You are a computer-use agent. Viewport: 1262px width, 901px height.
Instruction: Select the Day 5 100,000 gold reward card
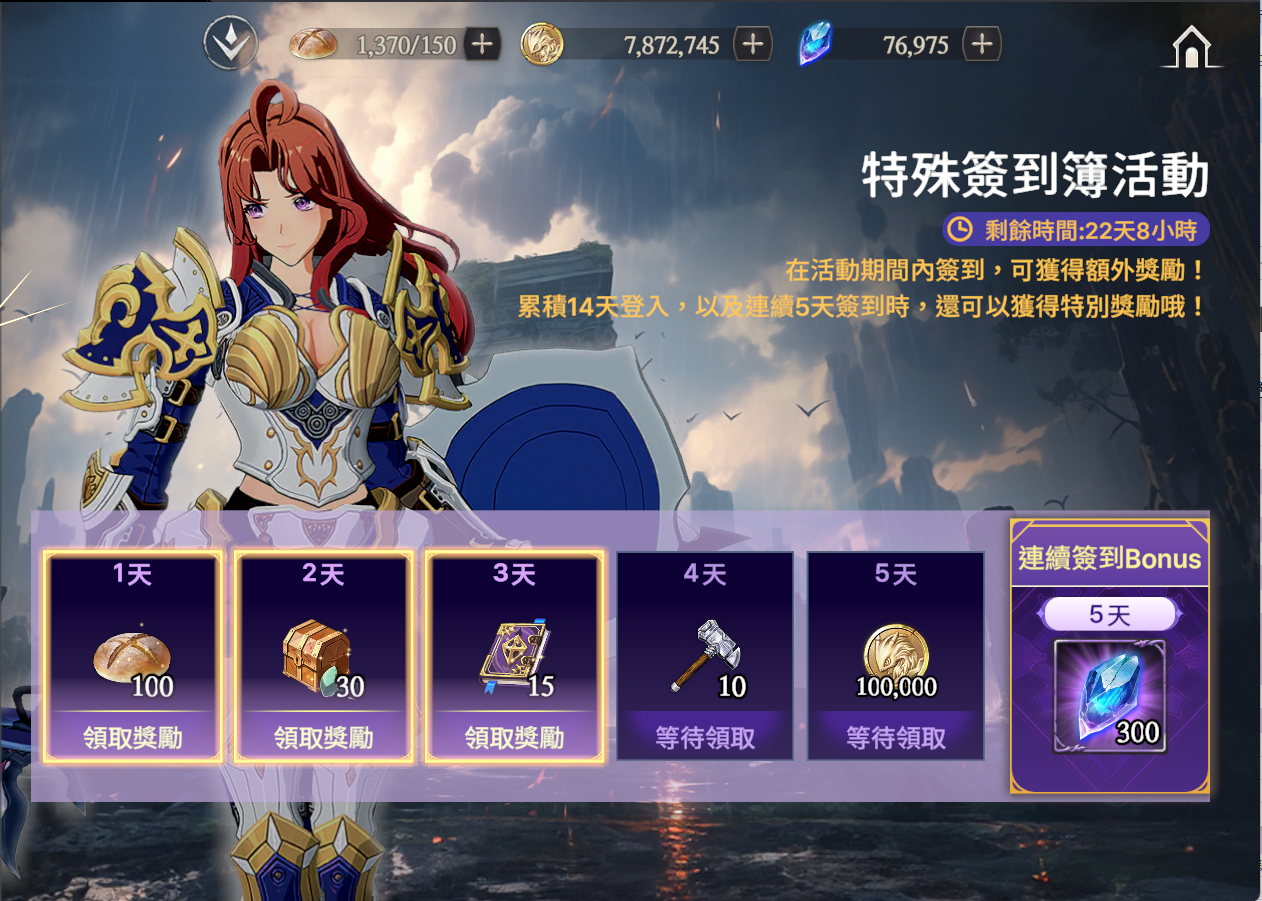[x=896, y=656]
